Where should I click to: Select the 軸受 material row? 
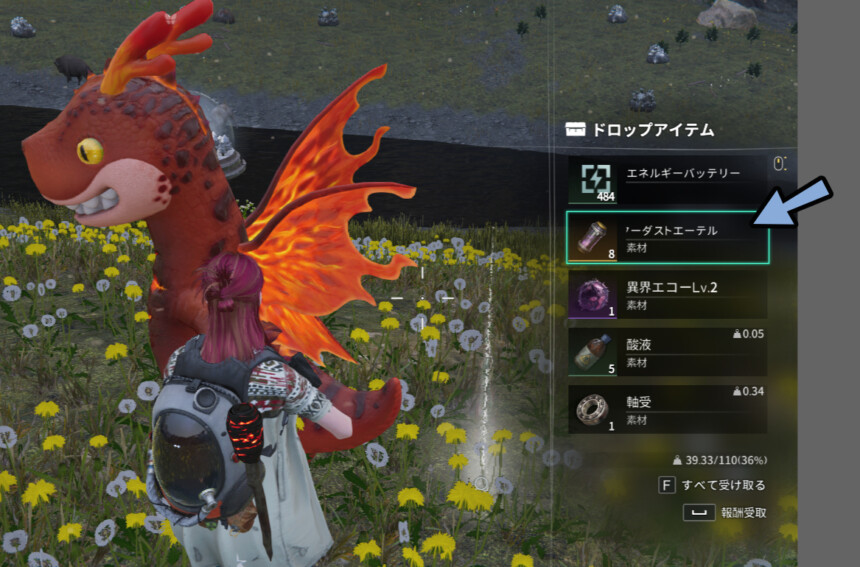[x=667, y=409]
